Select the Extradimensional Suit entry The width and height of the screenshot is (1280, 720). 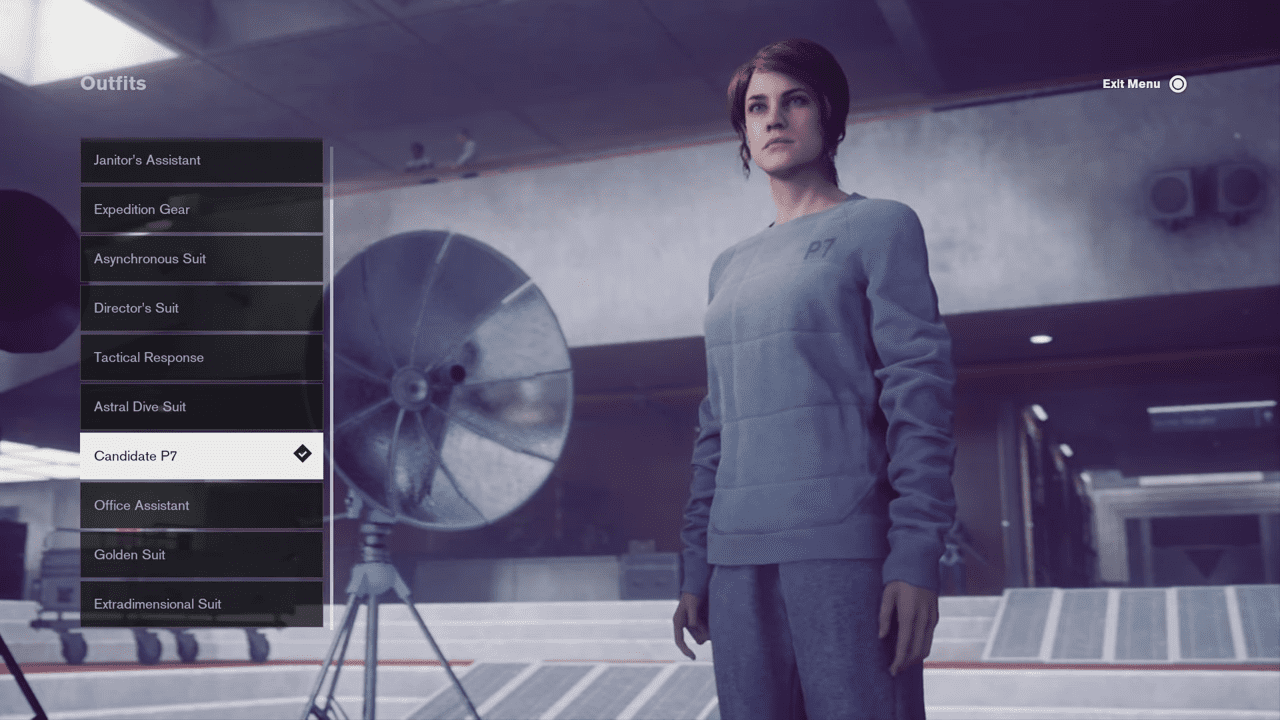(x=201, y=604)
